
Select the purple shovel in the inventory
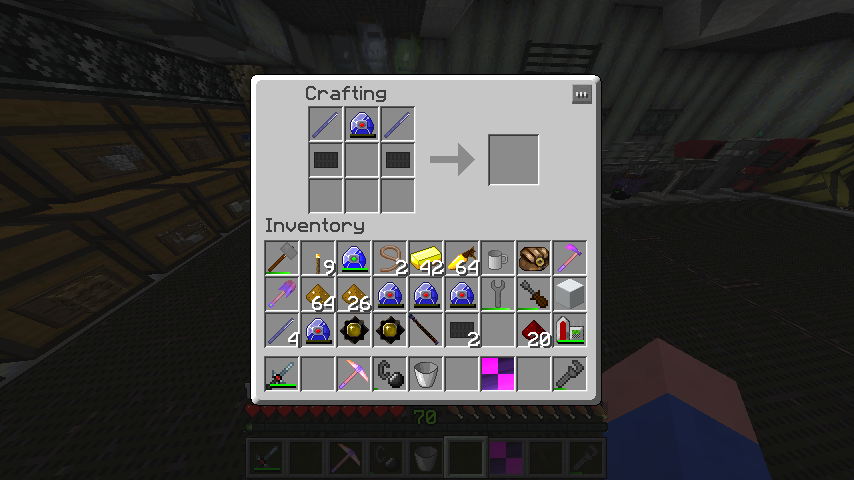282,294
